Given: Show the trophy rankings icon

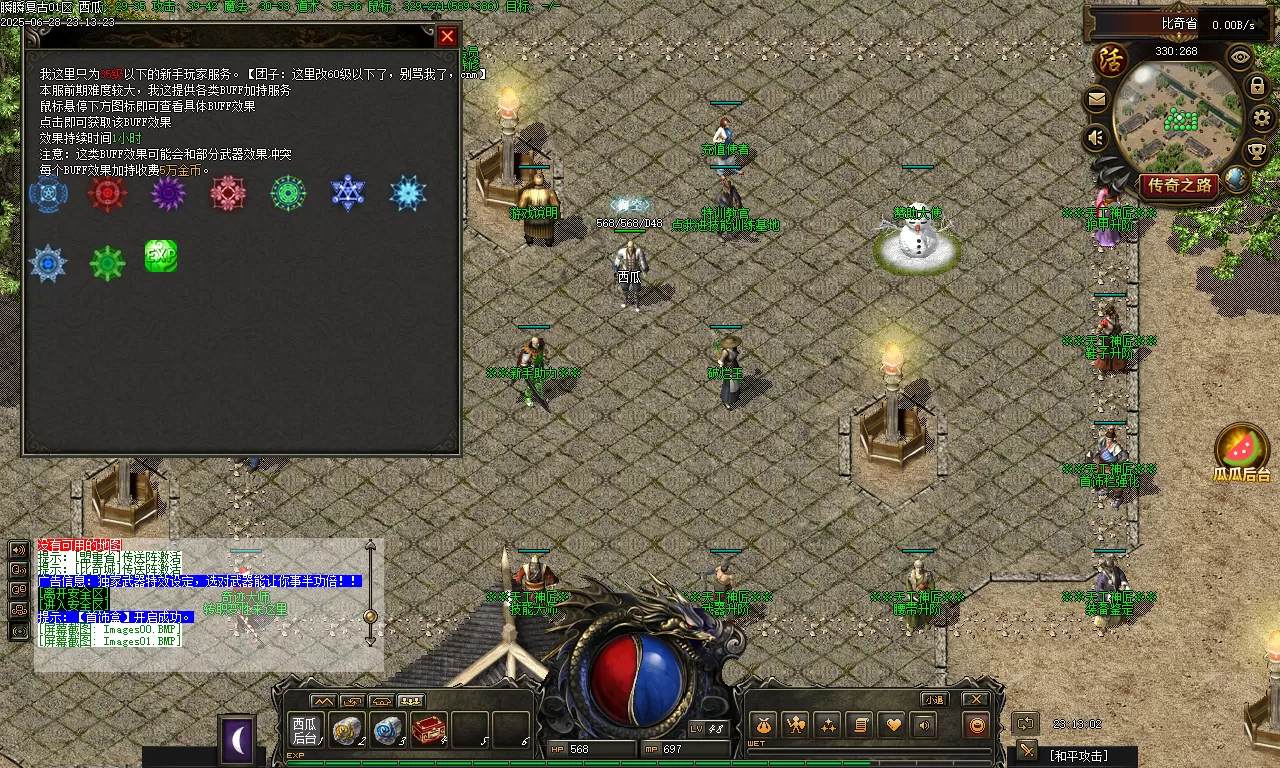Looking at the screenshot, I should click(x=1256, y=151).
